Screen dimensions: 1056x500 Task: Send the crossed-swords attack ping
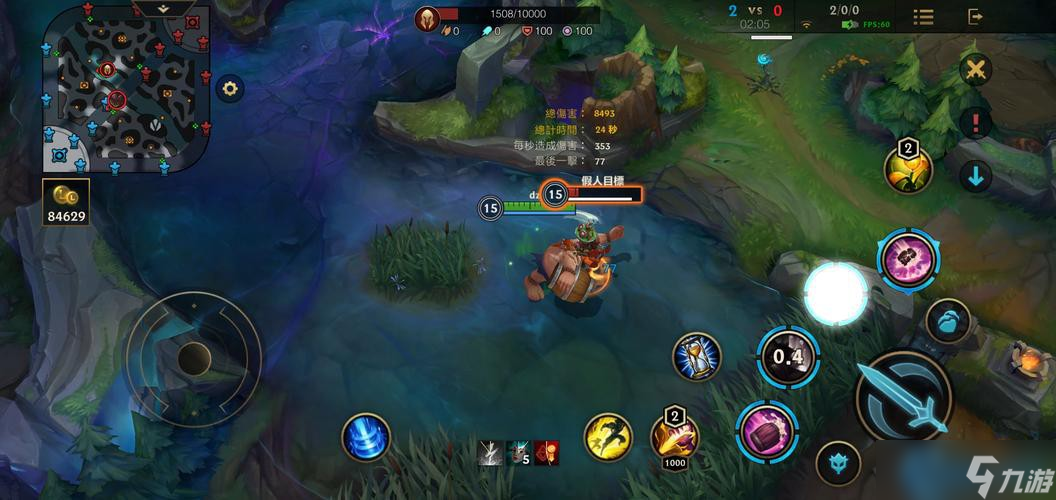975,70
